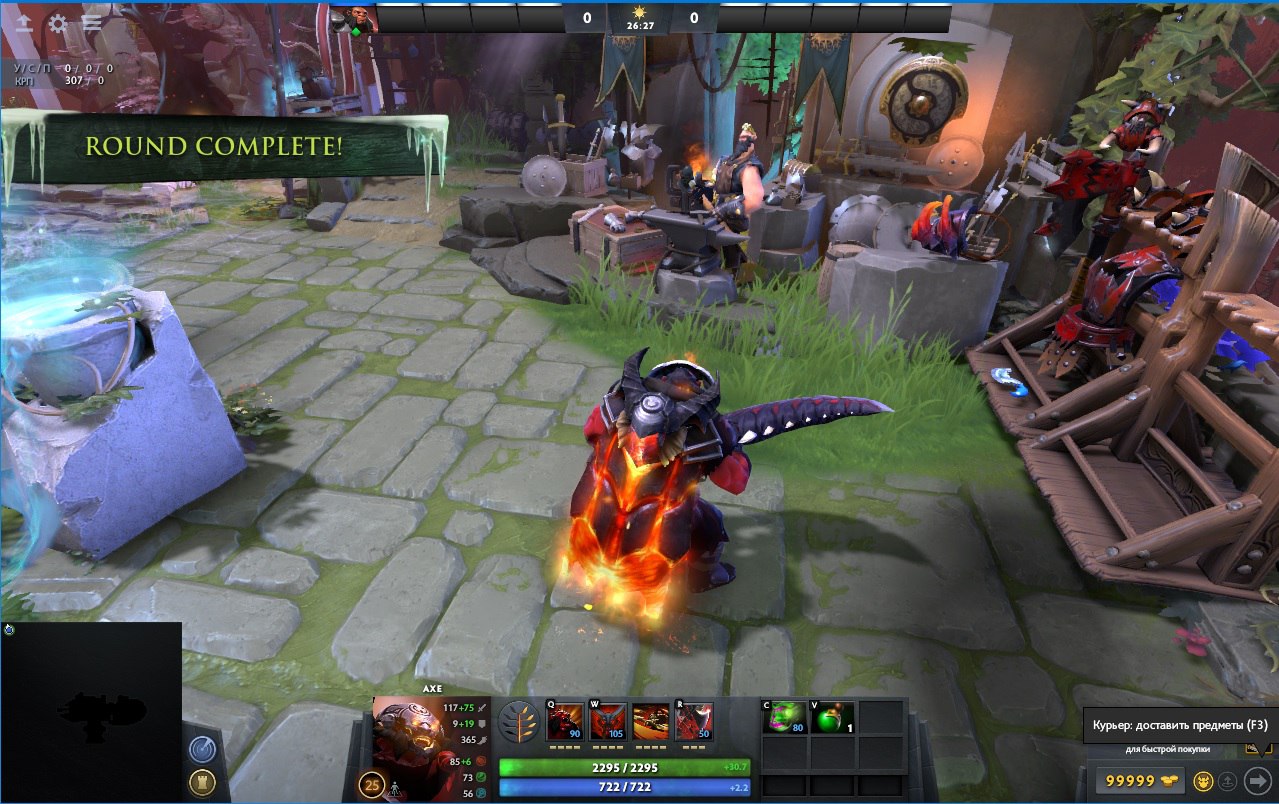
Task: Open the talent tree icon
Action: (517, 721)
